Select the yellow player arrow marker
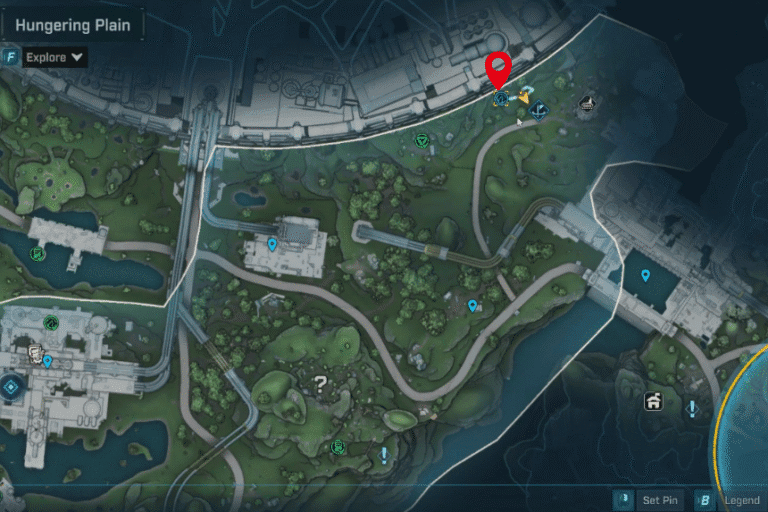768x512 pixels. coord(522,98)
